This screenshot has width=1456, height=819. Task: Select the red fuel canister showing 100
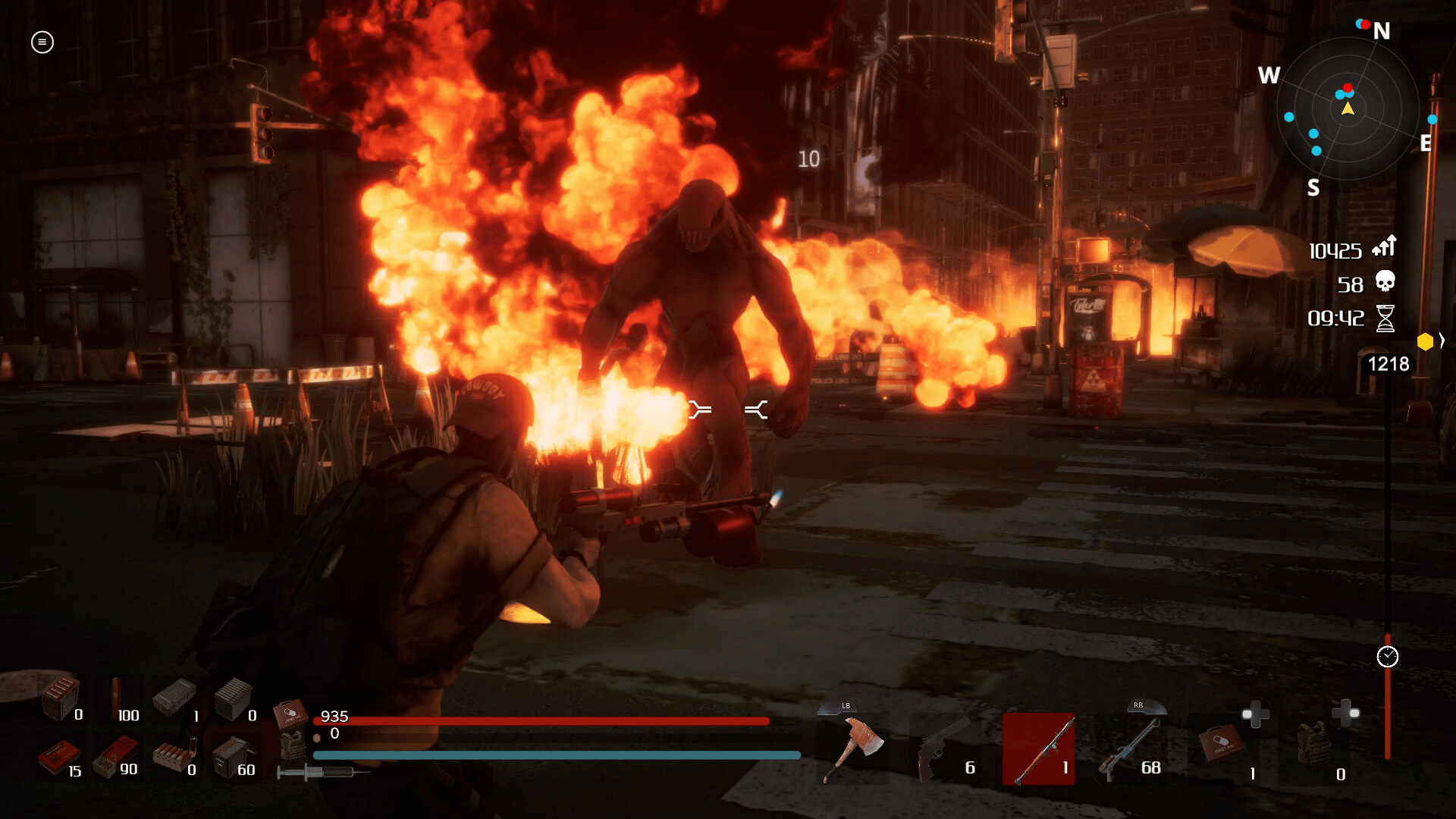coord(116,698)
